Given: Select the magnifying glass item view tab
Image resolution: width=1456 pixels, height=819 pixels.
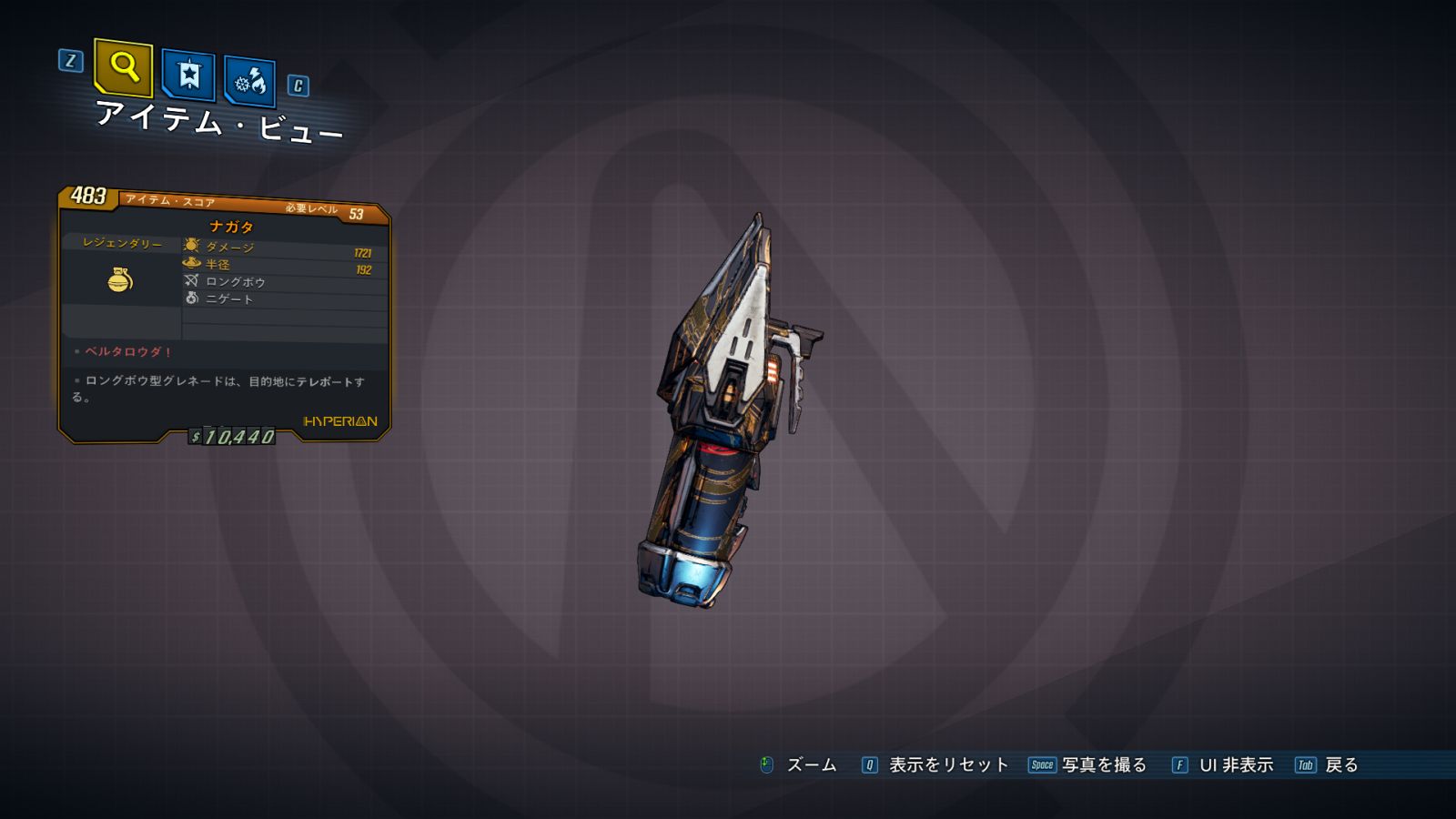Looking at the screenshot, I should click(x=123, y=67).
